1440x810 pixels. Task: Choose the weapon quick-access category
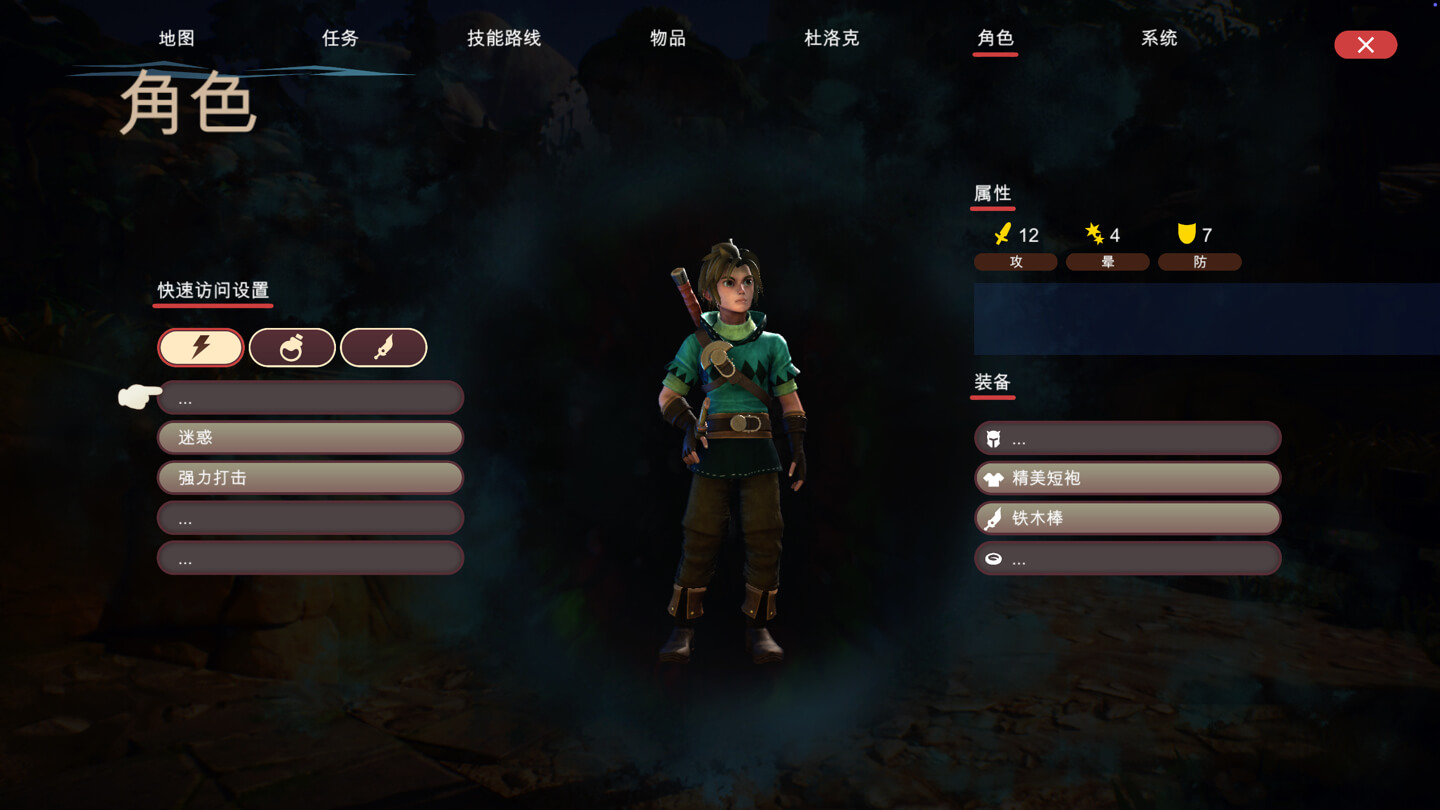click(x=384, y=347)
